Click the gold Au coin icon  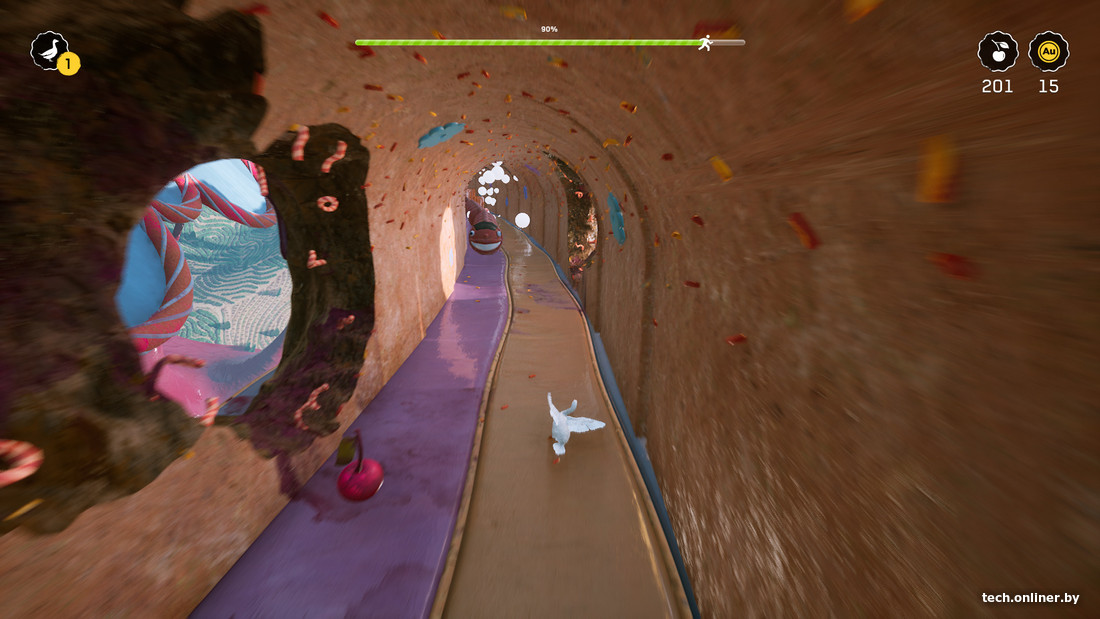[1048, 51]
